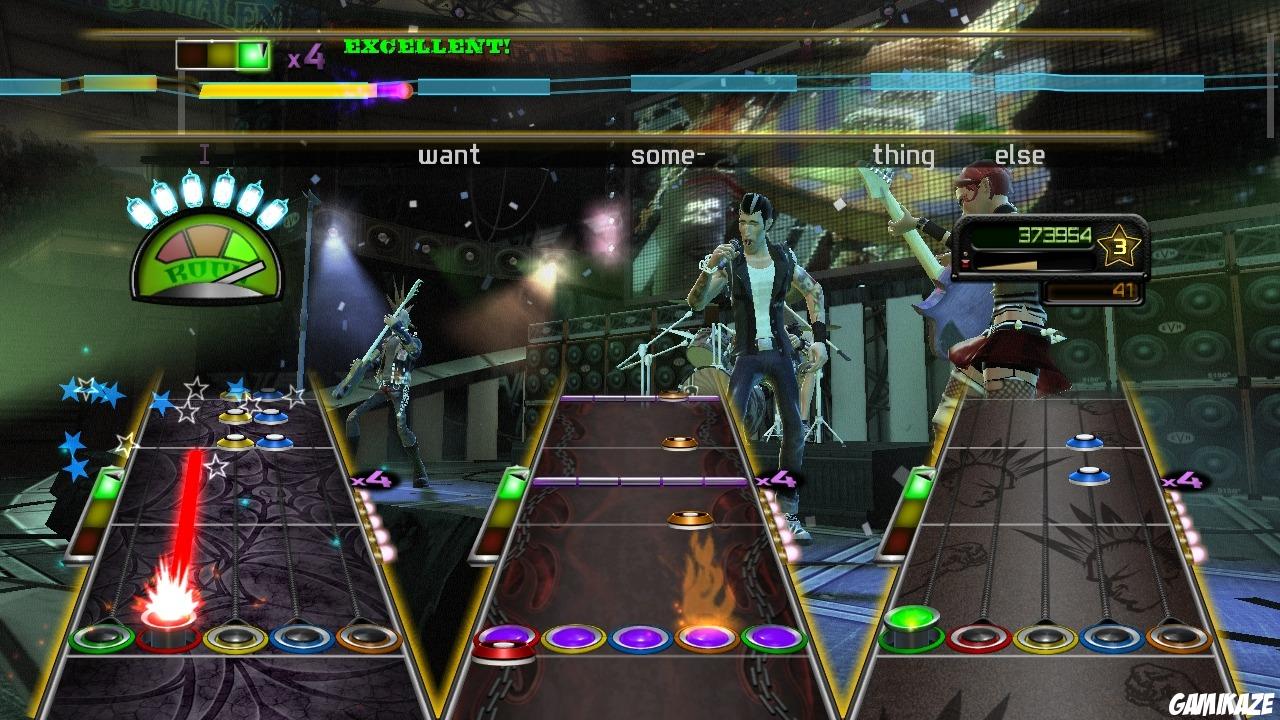Click the EXCELLENT! rating text
The width and height of the screenshot is (1280, 720).
[x=428, y=44]
